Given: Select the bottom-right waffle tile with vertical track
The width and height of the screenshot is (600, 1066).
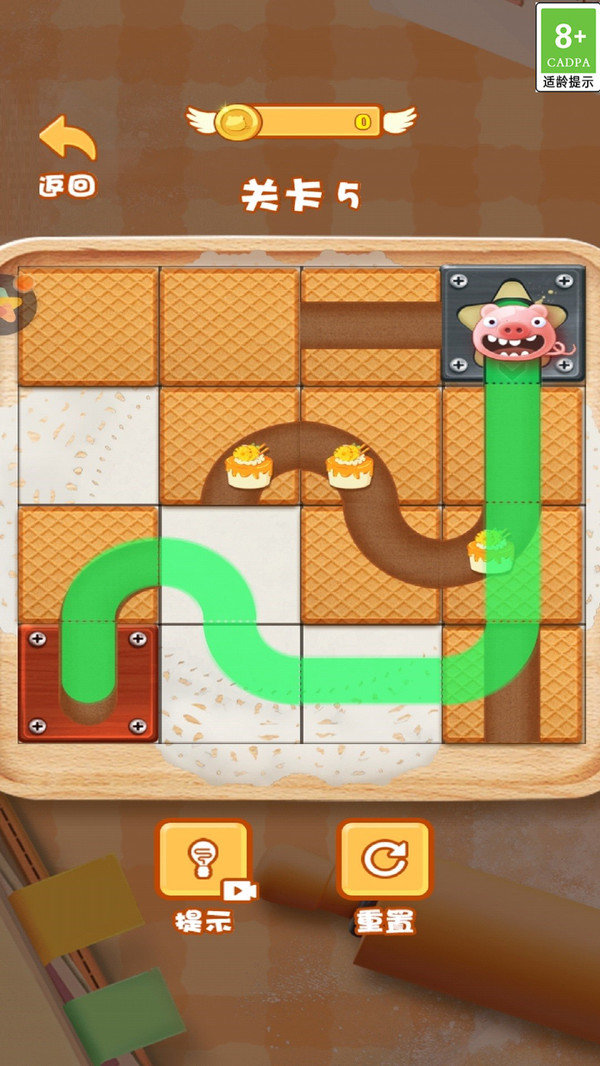Looking at the screenshot, I should (x=514, y=683).
